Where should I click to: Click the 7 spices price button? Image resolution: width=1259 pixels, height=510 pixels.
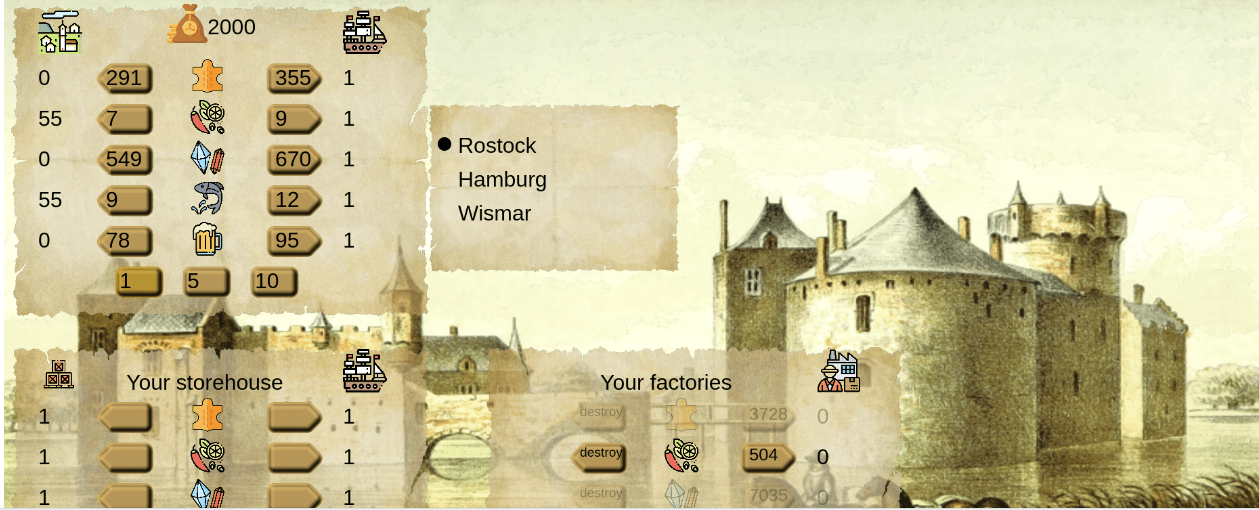[x=125, y=119]
